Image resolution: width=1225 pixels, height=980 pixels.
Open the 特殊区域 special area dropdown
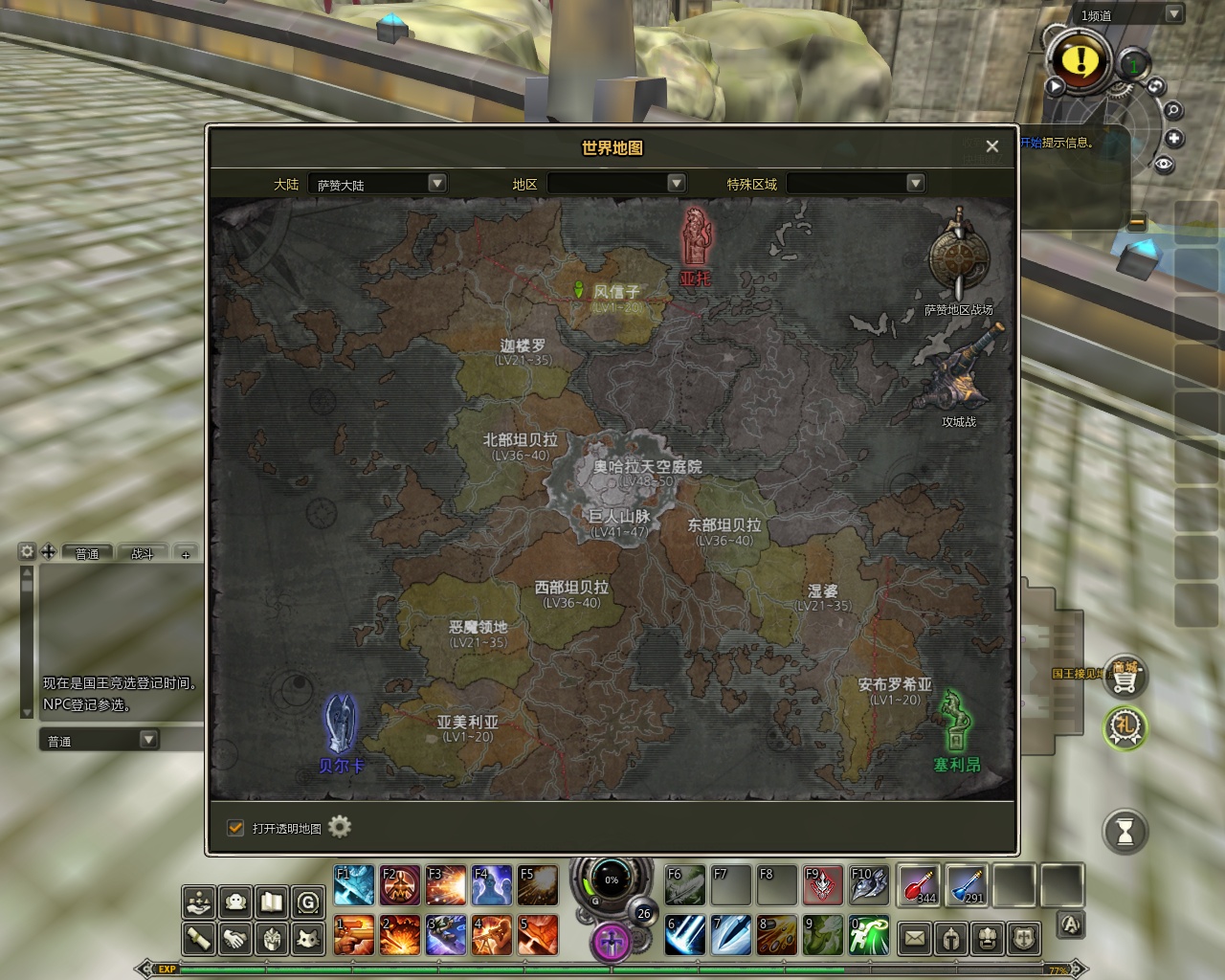coord(915,183)
